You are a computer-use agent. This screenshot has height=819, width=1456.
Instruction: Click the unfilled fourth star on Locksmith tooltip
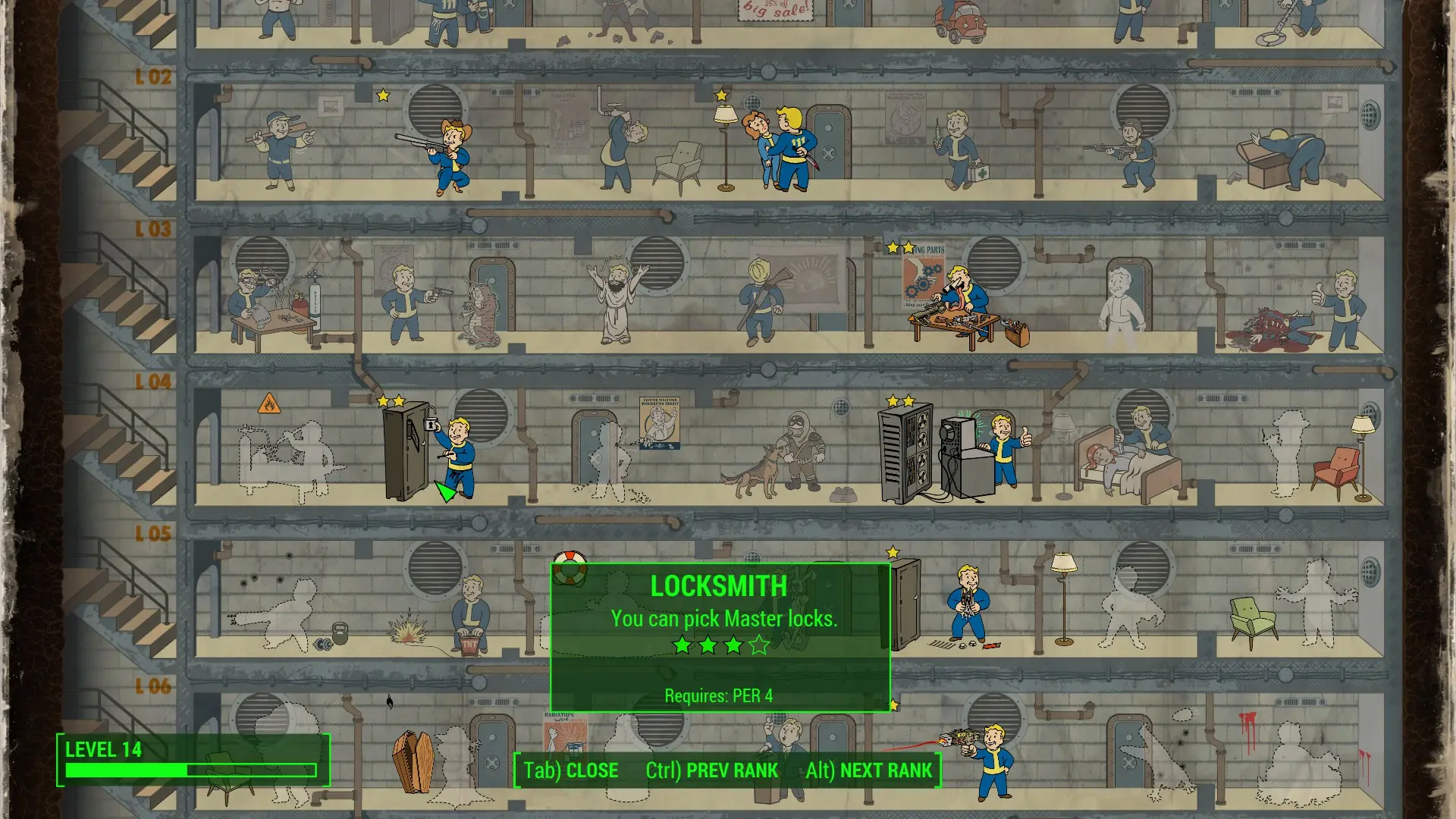[758, 645]
